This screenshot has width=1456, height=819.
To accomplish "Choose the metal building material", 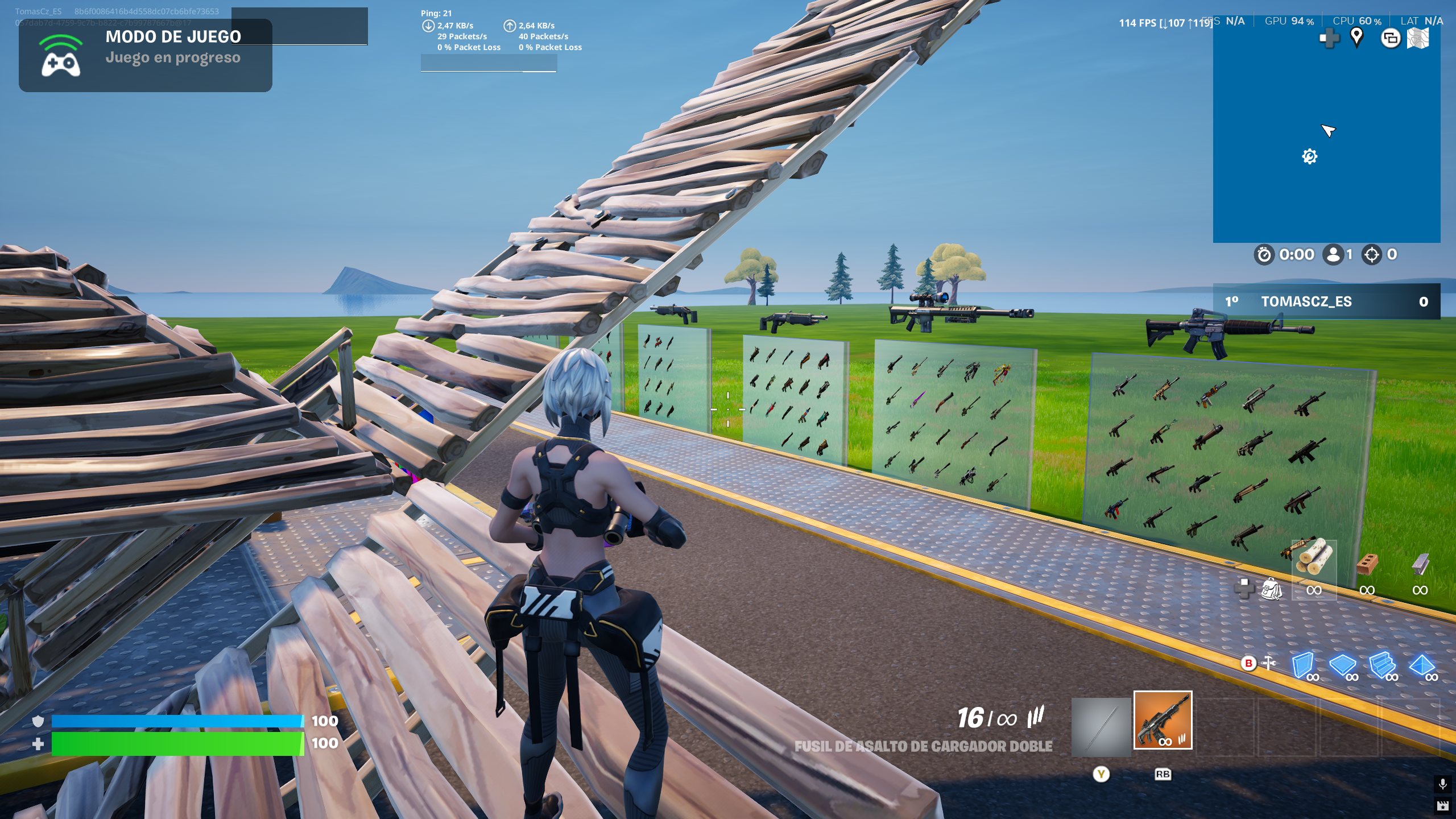I will 1420,565.
